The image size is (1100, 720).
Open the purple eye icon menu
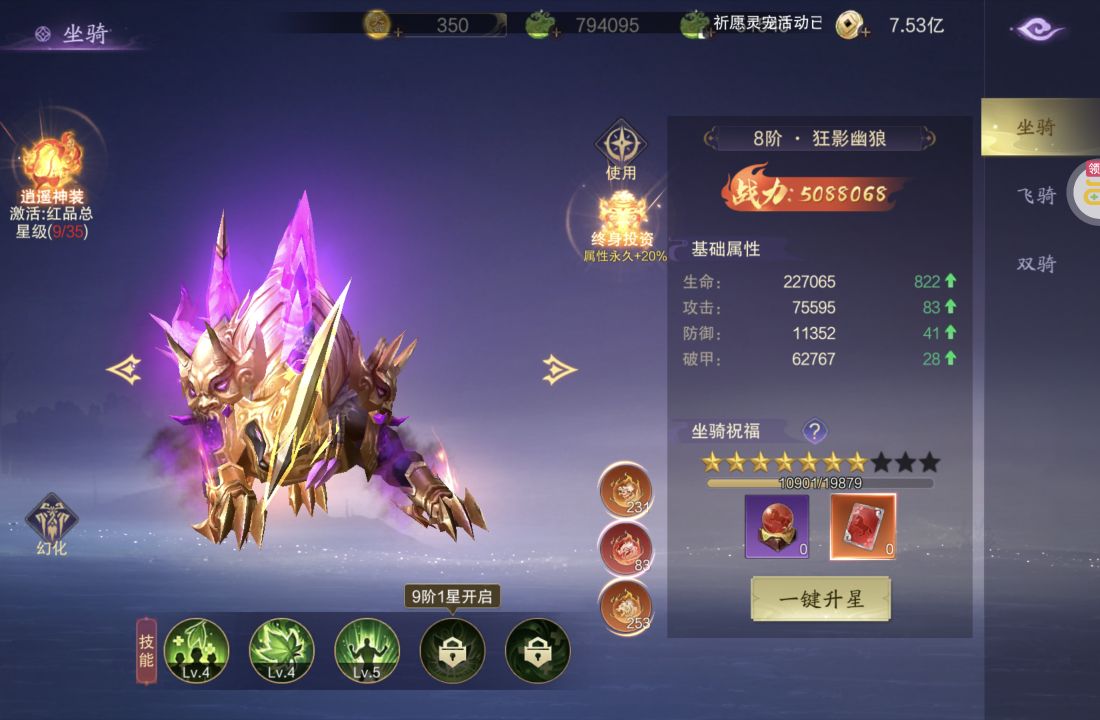pyautogui.click(x=1040, y=29)
